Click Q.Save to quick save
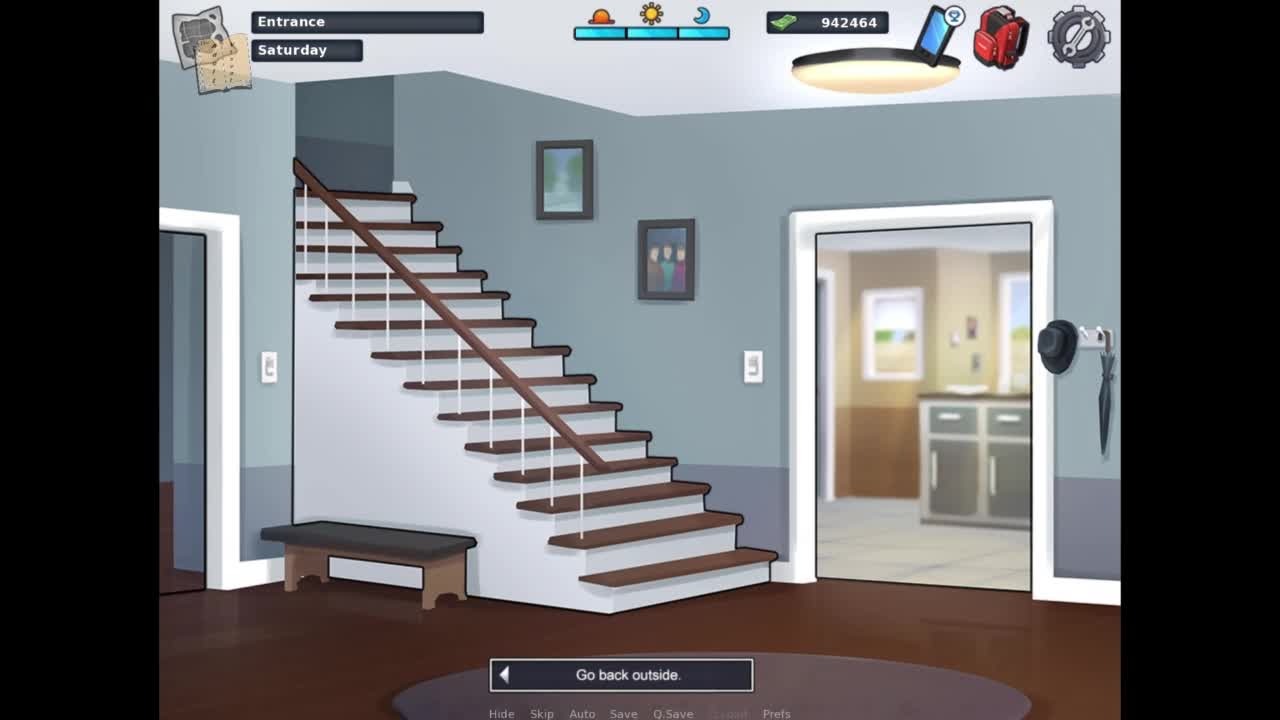 pyautogui.click(x=673, y=714)
